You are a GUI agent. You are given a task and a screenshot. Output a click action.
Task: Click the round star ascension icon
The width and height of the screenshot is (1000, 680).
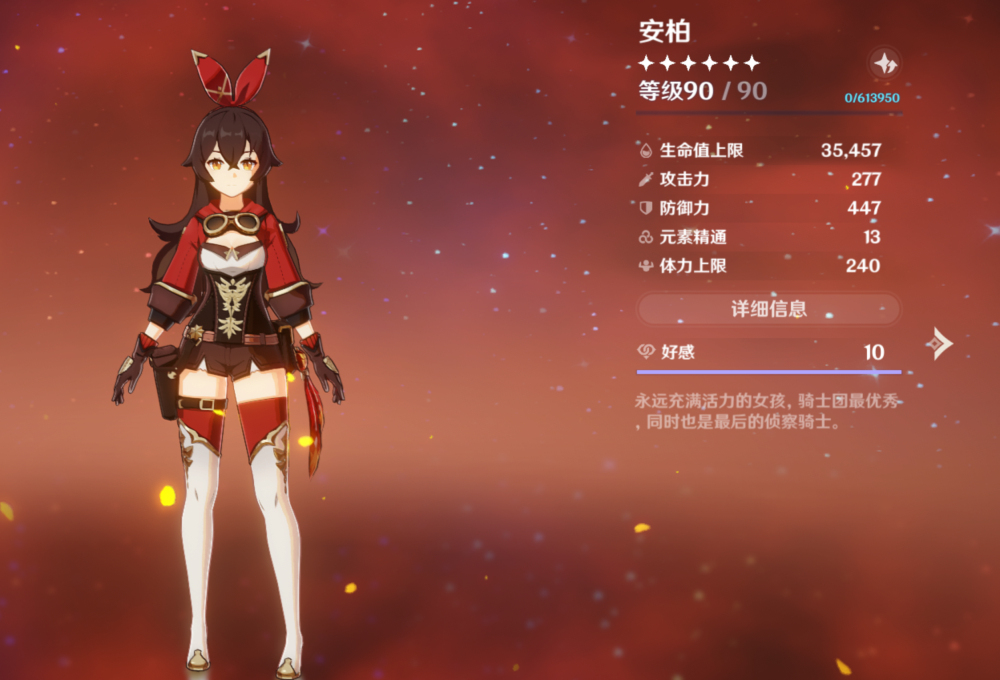coord(884,63)
